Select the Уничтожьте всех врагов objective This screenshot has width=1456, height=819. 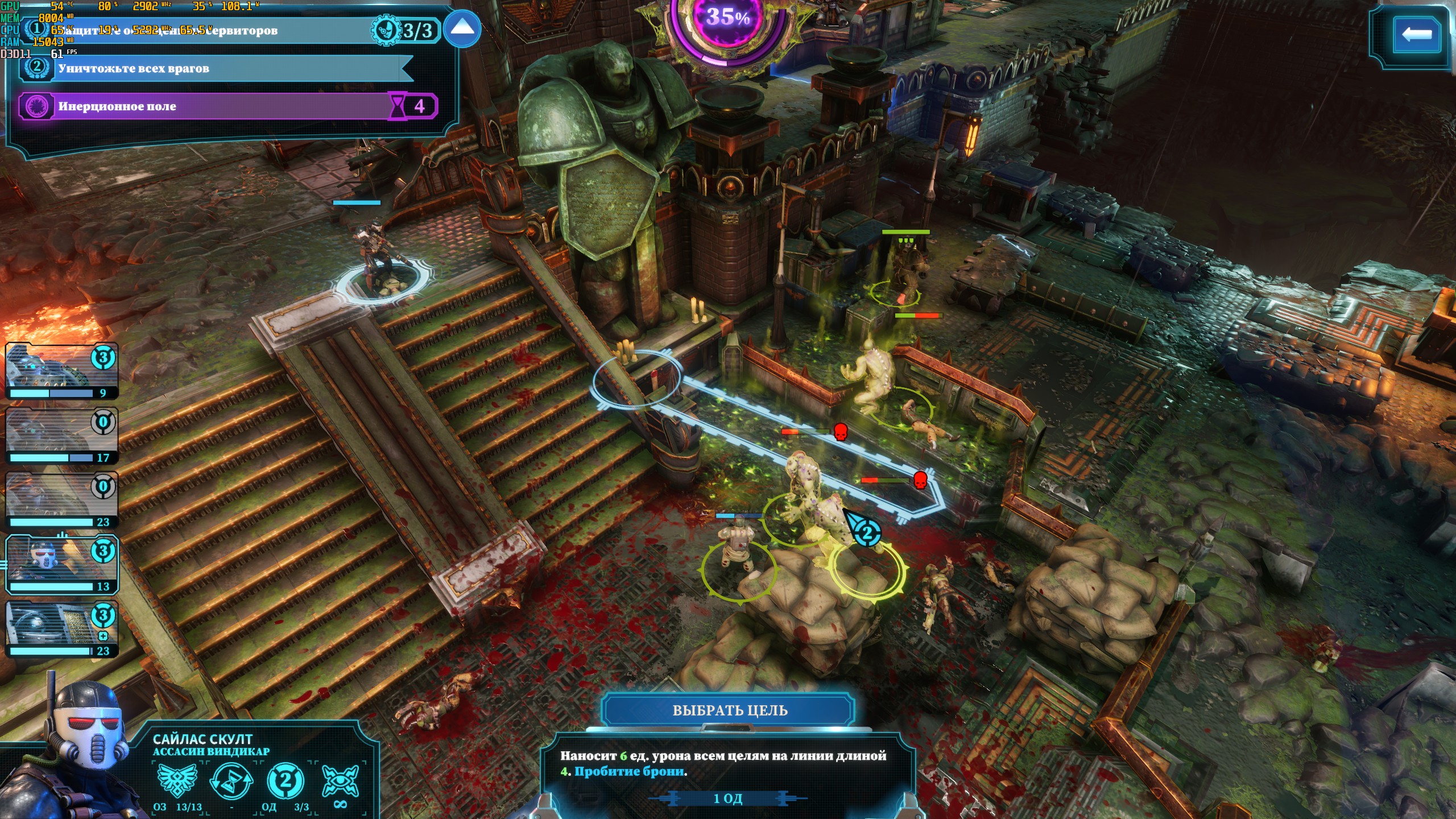tap(216, 69)
